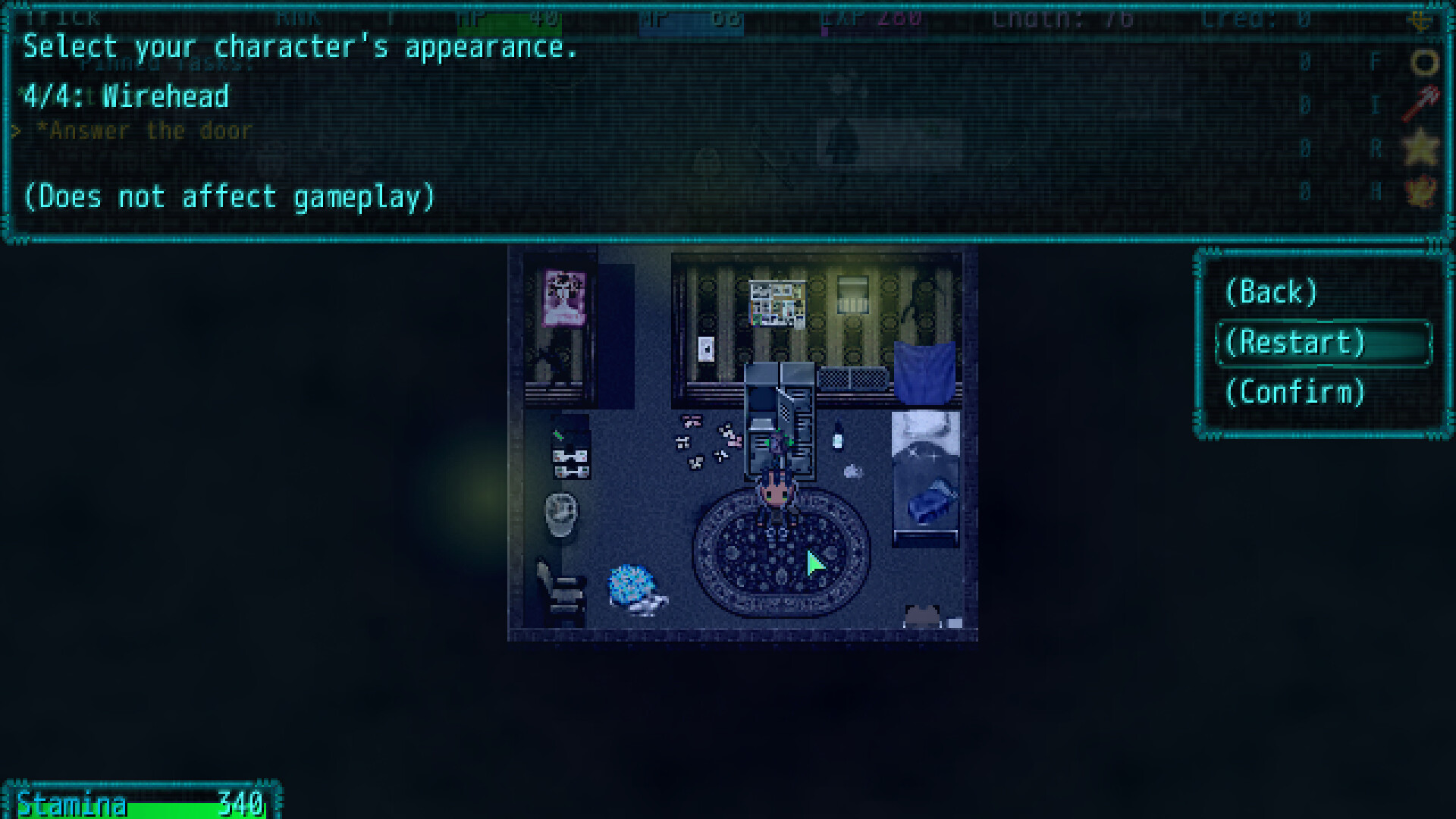Click the 4/4: Wirehead appearance label
Image resolution: width=1456 pixels, height=819 pixels.
(x=126, y=96)
